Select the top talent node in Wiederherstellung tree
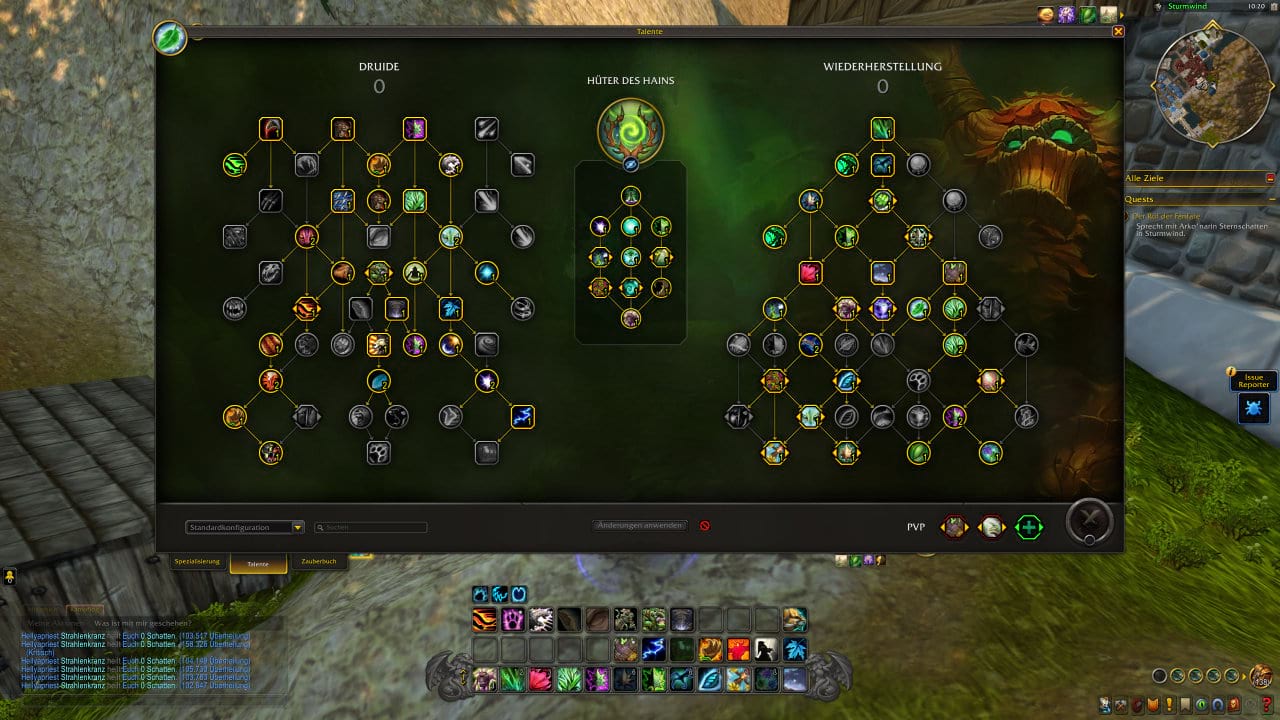The width and height of the screenshot is (1280, 720). [x=882, y=129]
